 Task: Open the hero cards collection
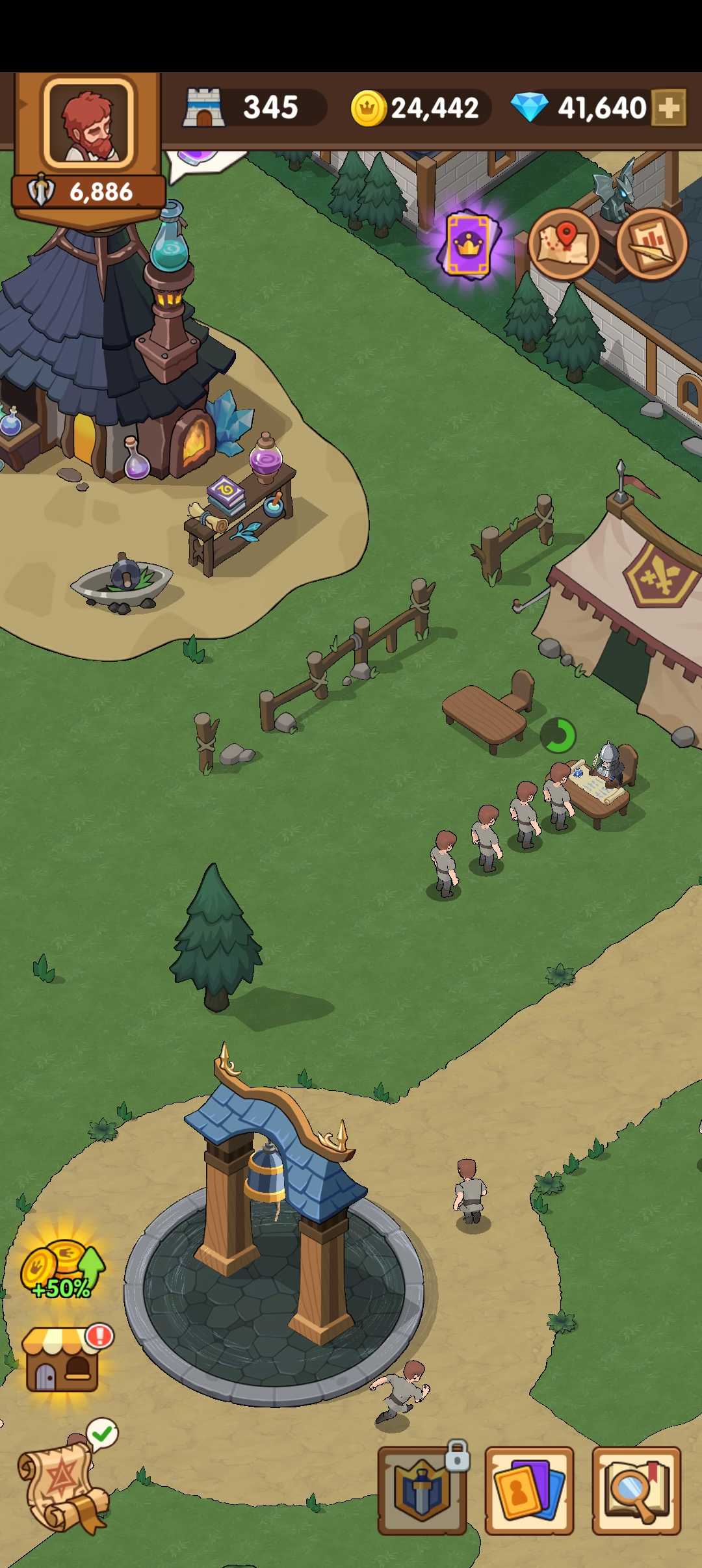(x=529, y=1491)
